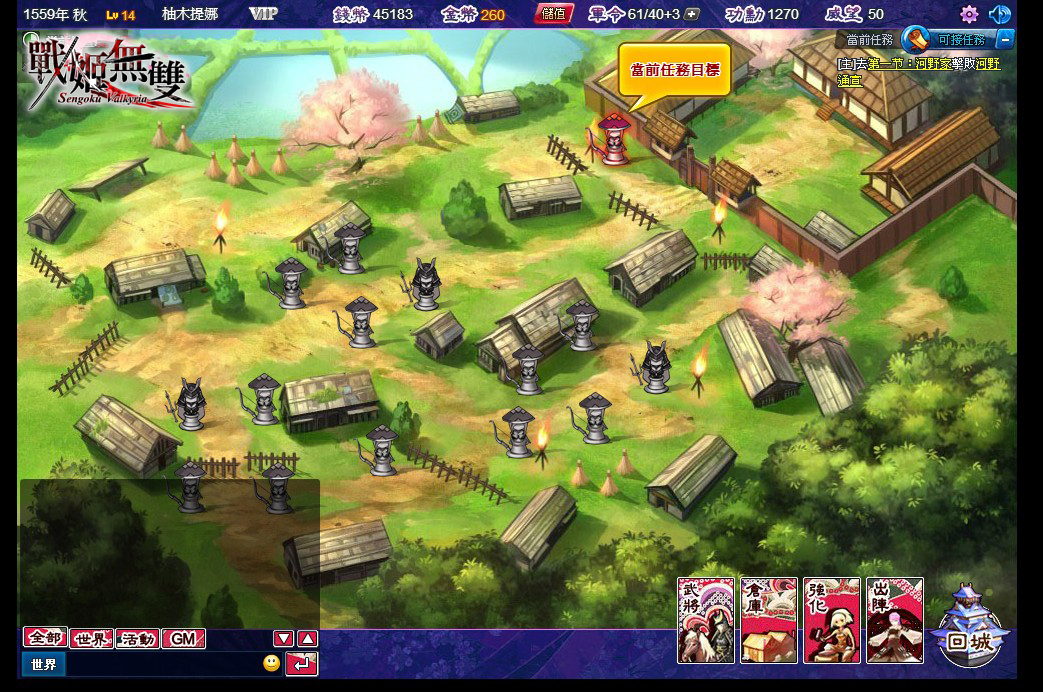The height and width of the screenshot is (692, 1043).
Task: Click the 當前任務目標 quest target marker
Action: pyautogui.click(x=674, y=70)
